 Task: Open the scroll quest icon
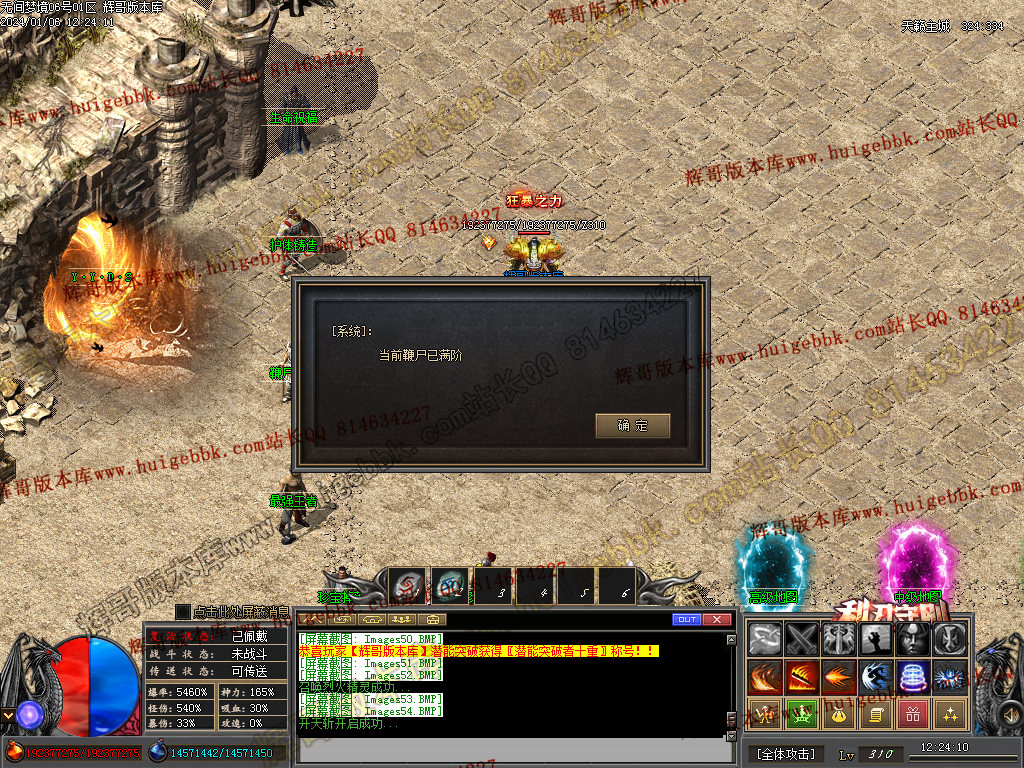876,714
